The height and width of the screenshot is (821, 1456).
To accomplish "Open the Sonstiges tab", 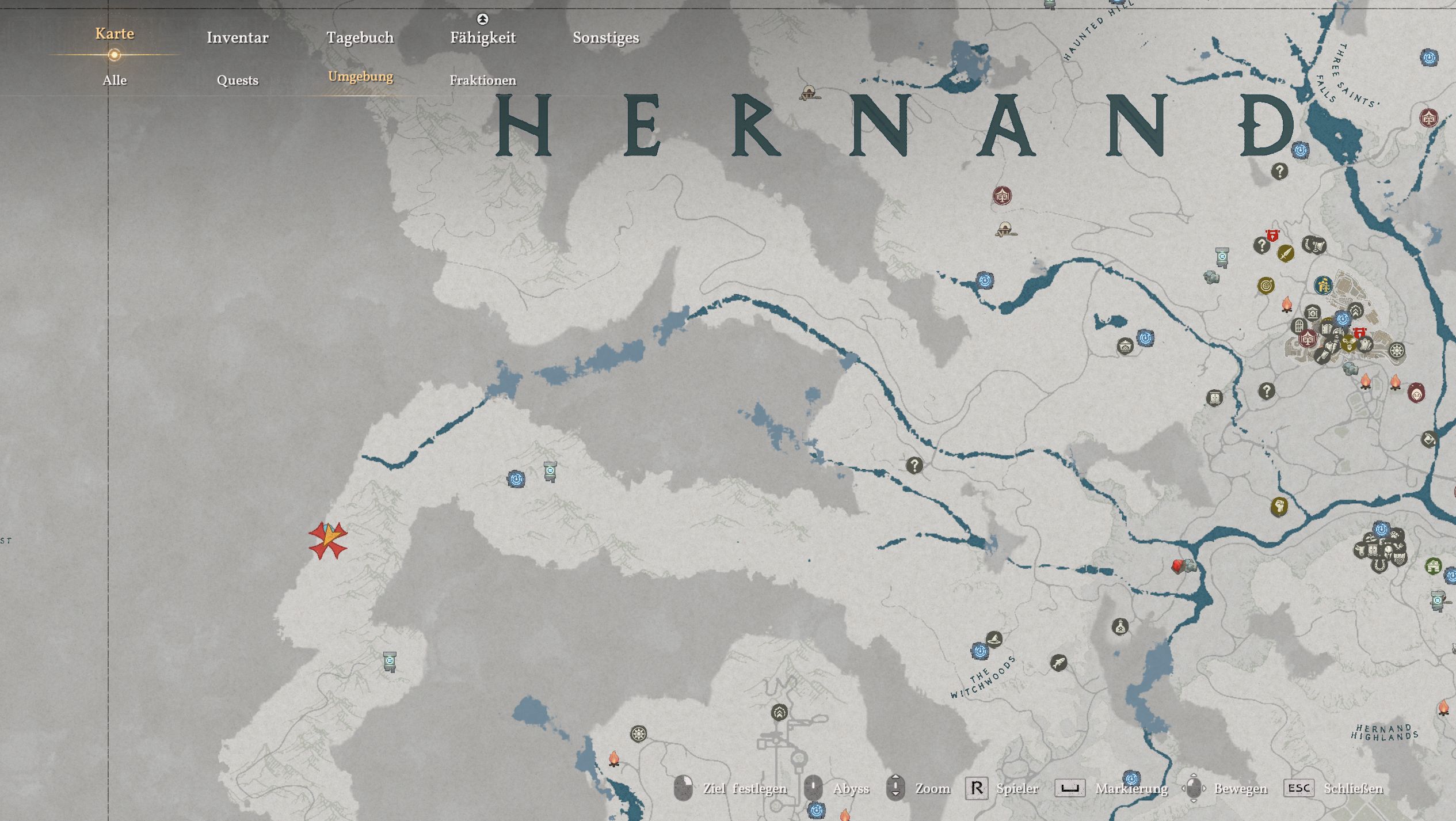I will tap(605, 37).
